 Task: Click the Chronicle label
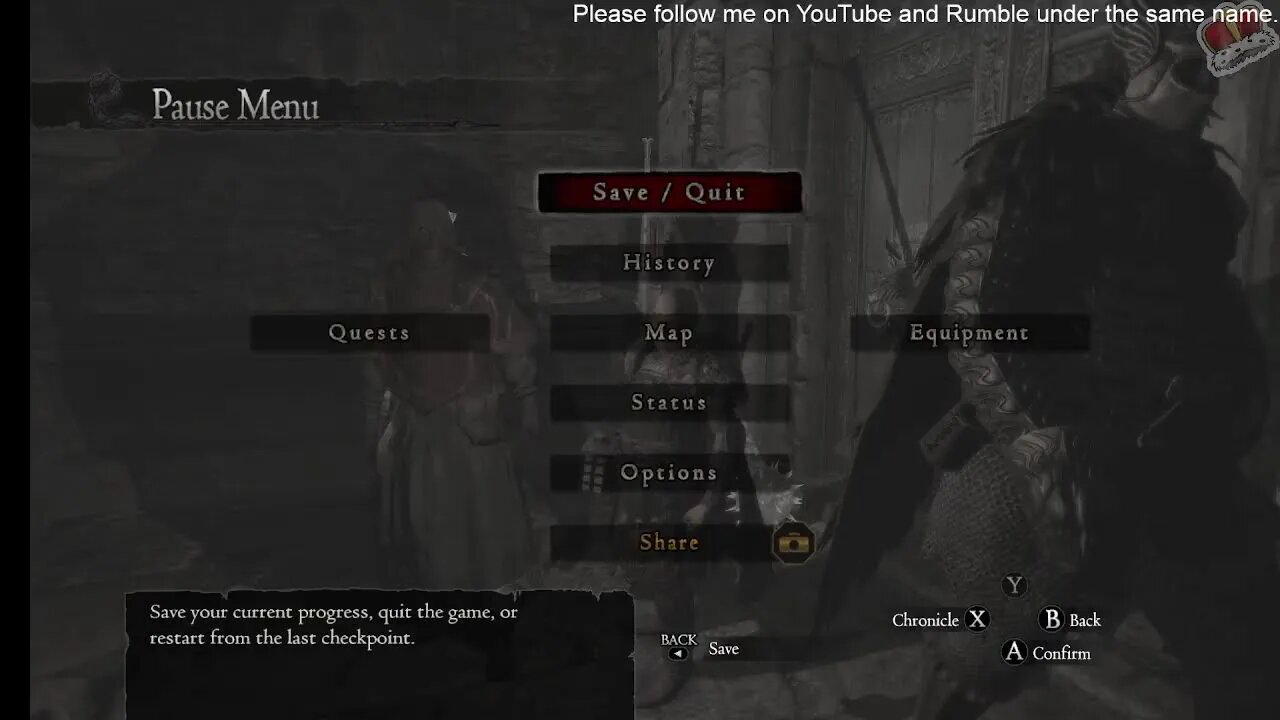[926, 620]
